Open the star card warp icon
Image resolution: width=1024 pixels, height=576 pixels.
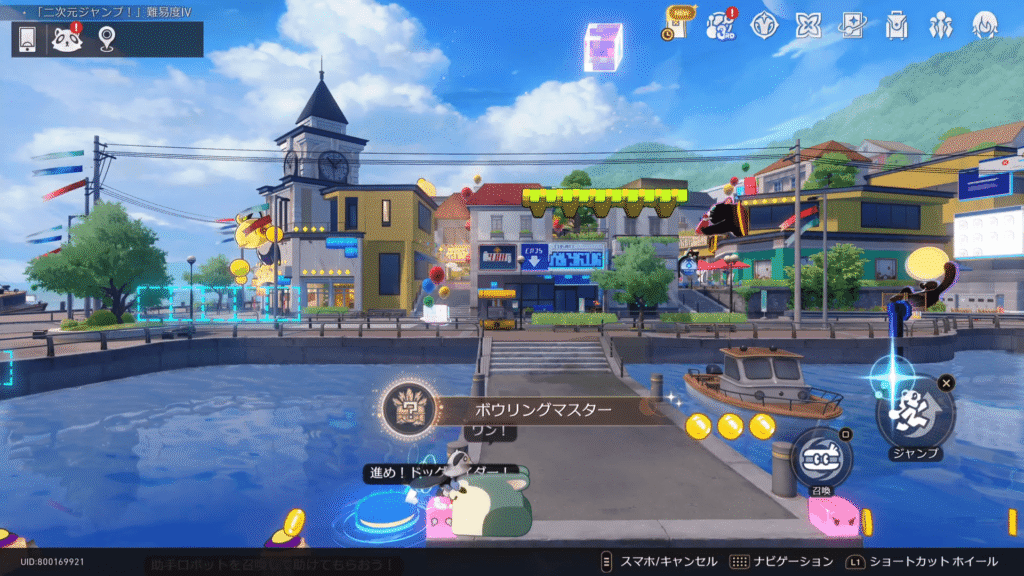point(852,24)
